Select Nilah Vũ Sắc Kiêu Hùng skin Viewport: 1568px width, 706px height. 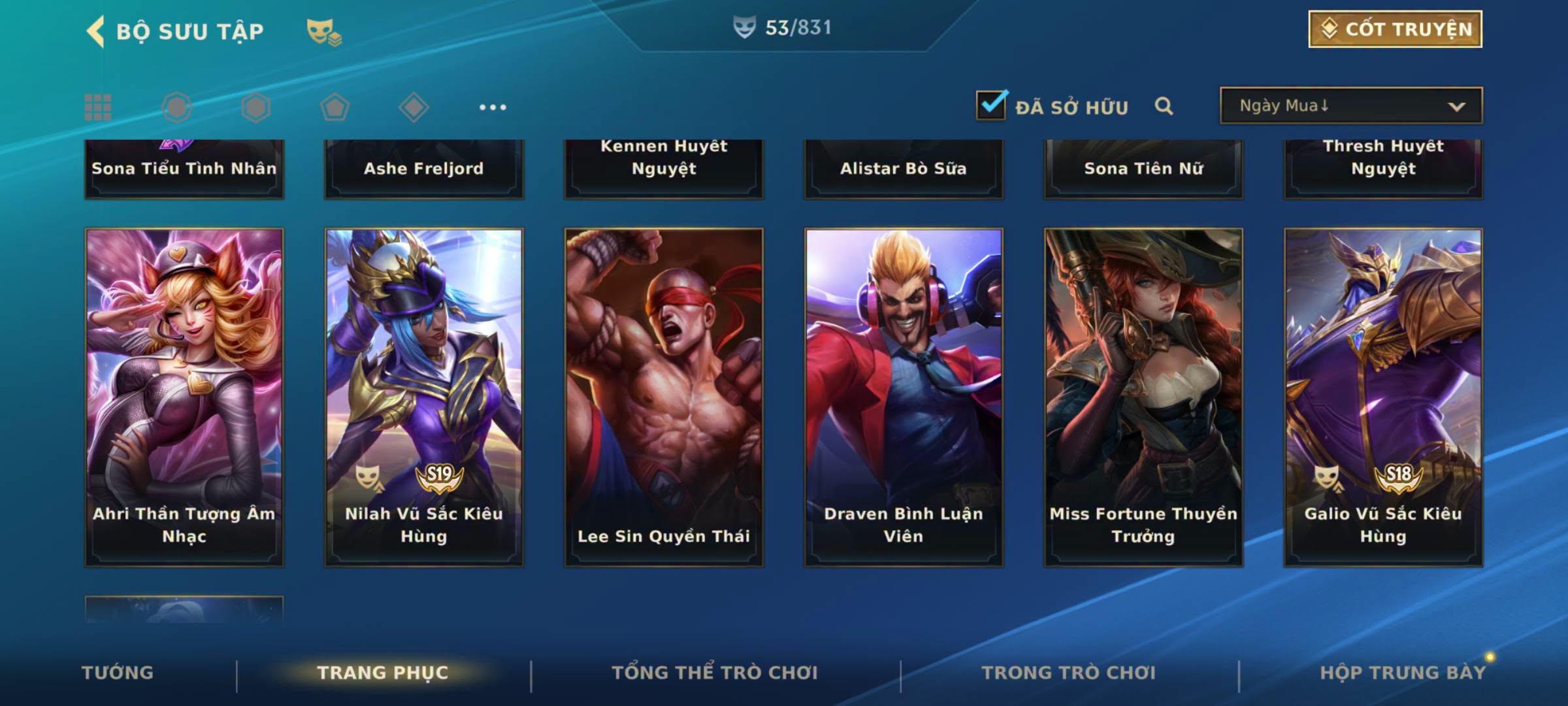point(424,396)
